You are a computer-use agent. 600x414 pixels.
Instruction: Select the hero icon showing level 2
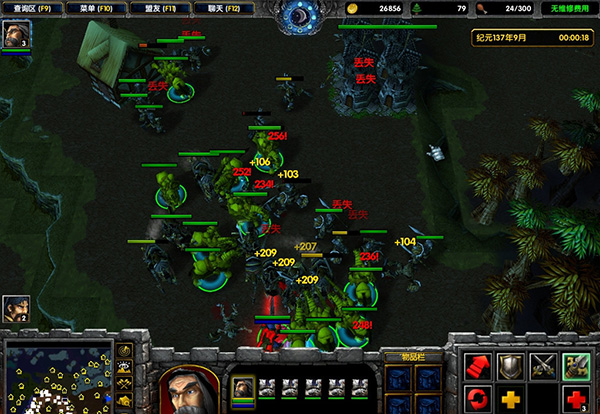(x=16, y=308)
